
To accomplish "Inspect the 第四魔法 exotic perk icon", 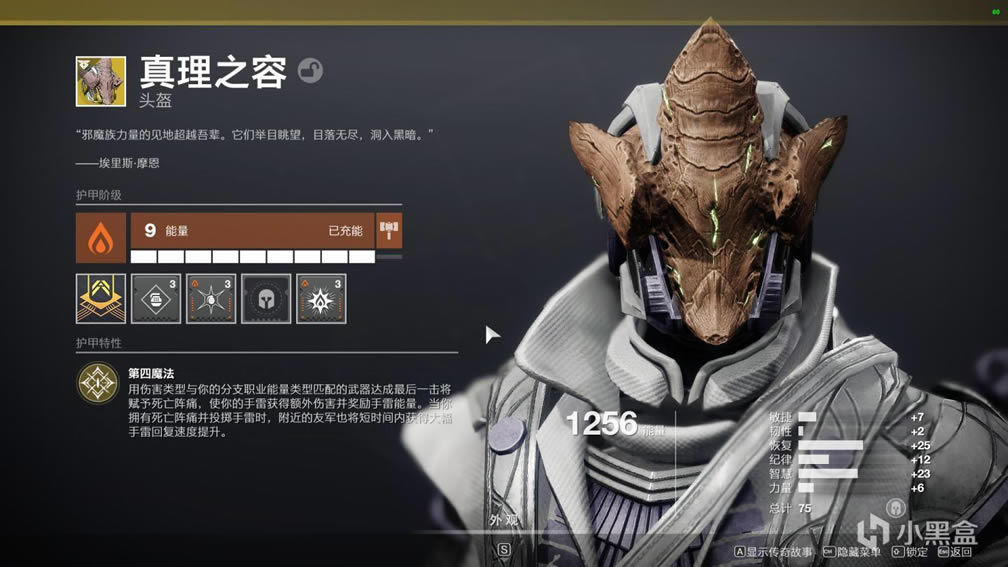I will point(98,384).
